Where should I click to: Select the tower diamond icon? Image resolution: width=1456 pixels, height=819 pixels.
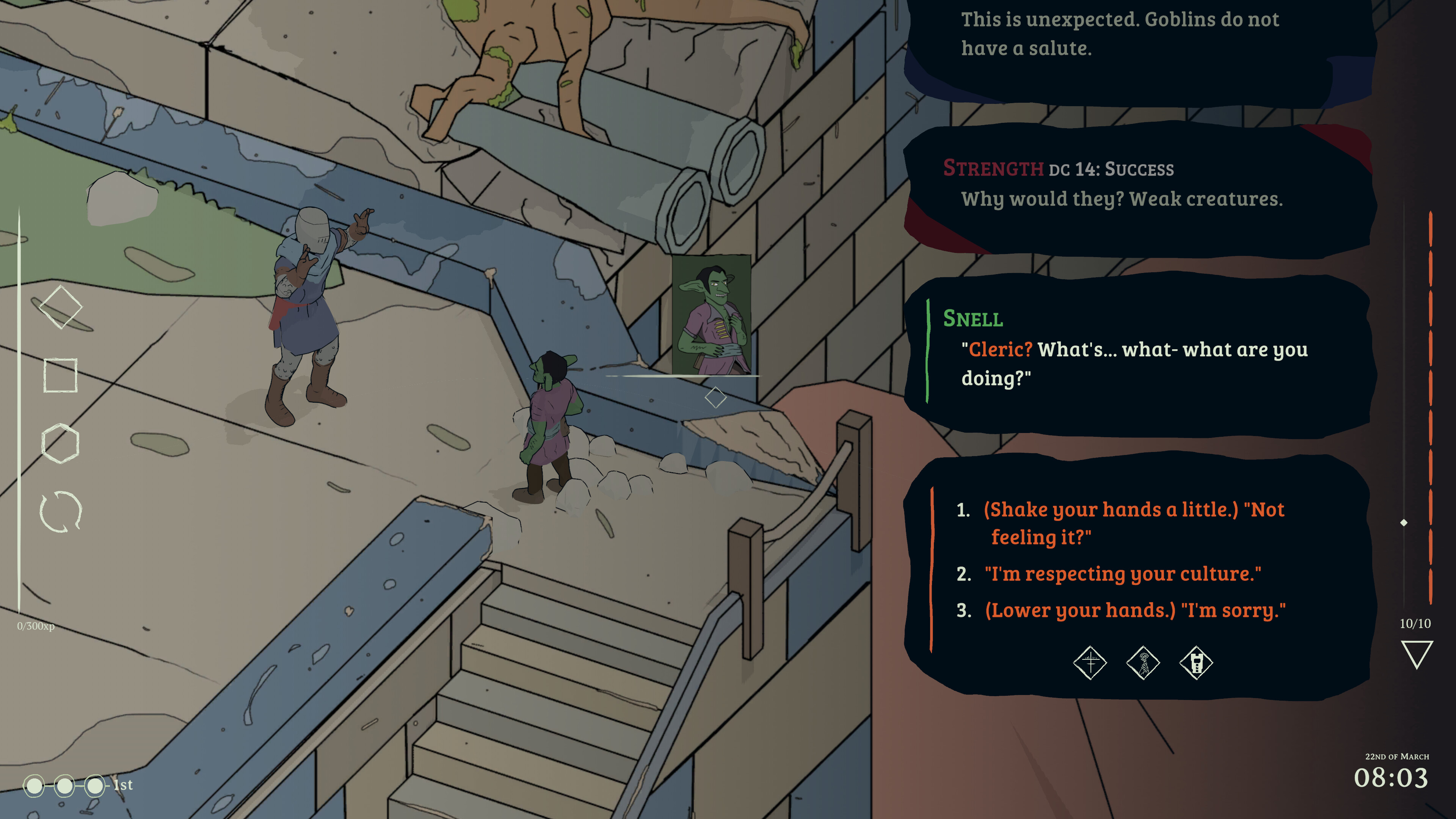pyautogui.click(x=1196, y=662)
